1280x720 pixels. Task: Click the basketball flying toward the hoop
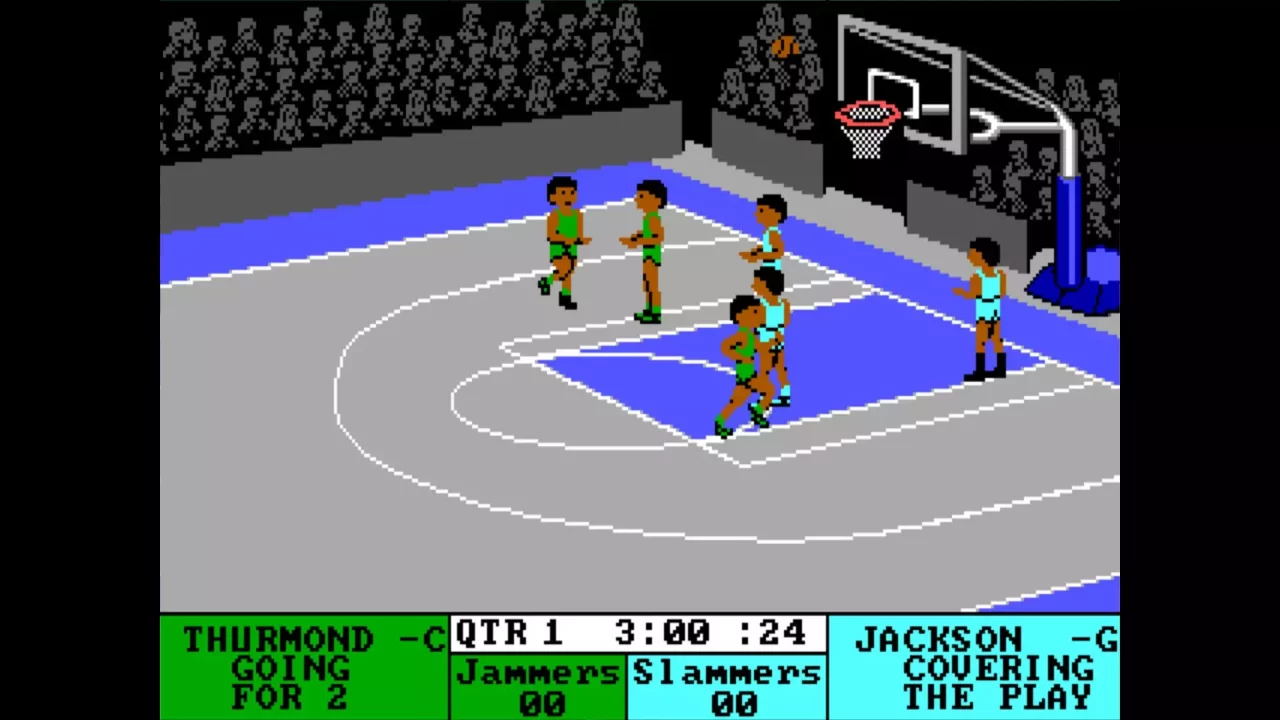[786, 45]
